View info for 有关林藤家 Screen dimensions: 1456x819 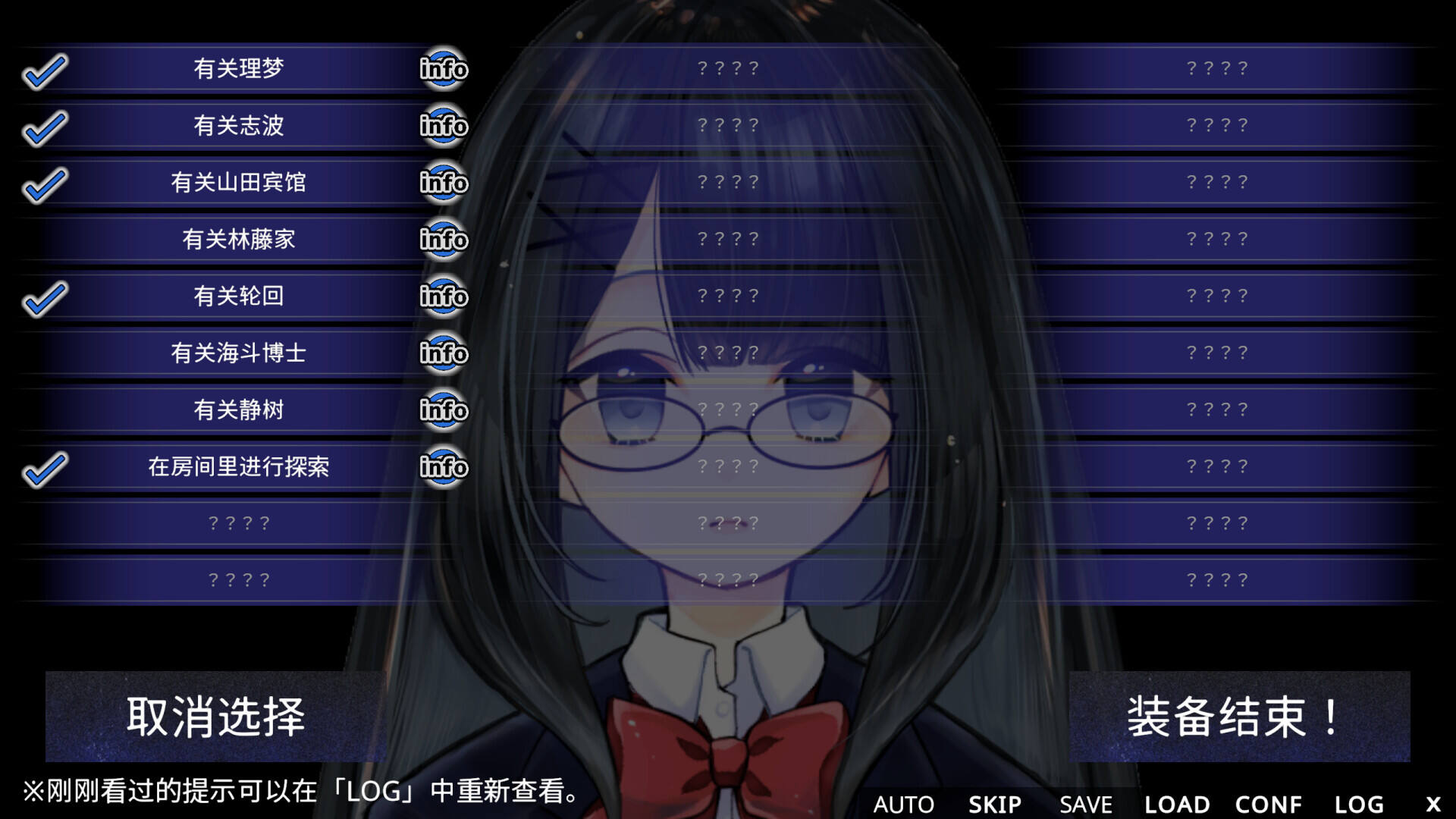pos(443,240)
